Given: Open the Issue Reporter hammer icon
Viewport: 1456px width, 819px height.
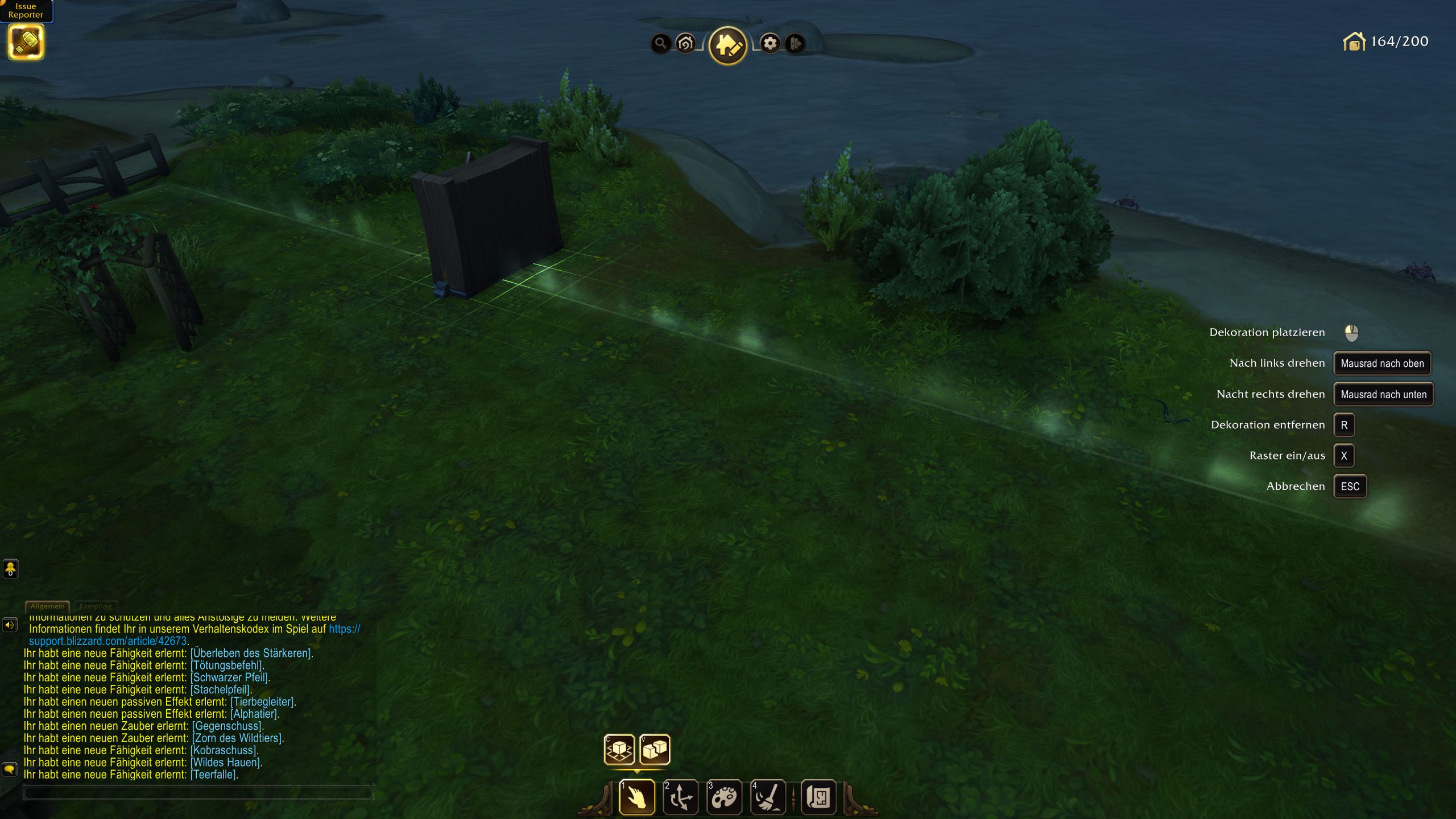Looking at the screenshot, I should [x=26, y=42].
